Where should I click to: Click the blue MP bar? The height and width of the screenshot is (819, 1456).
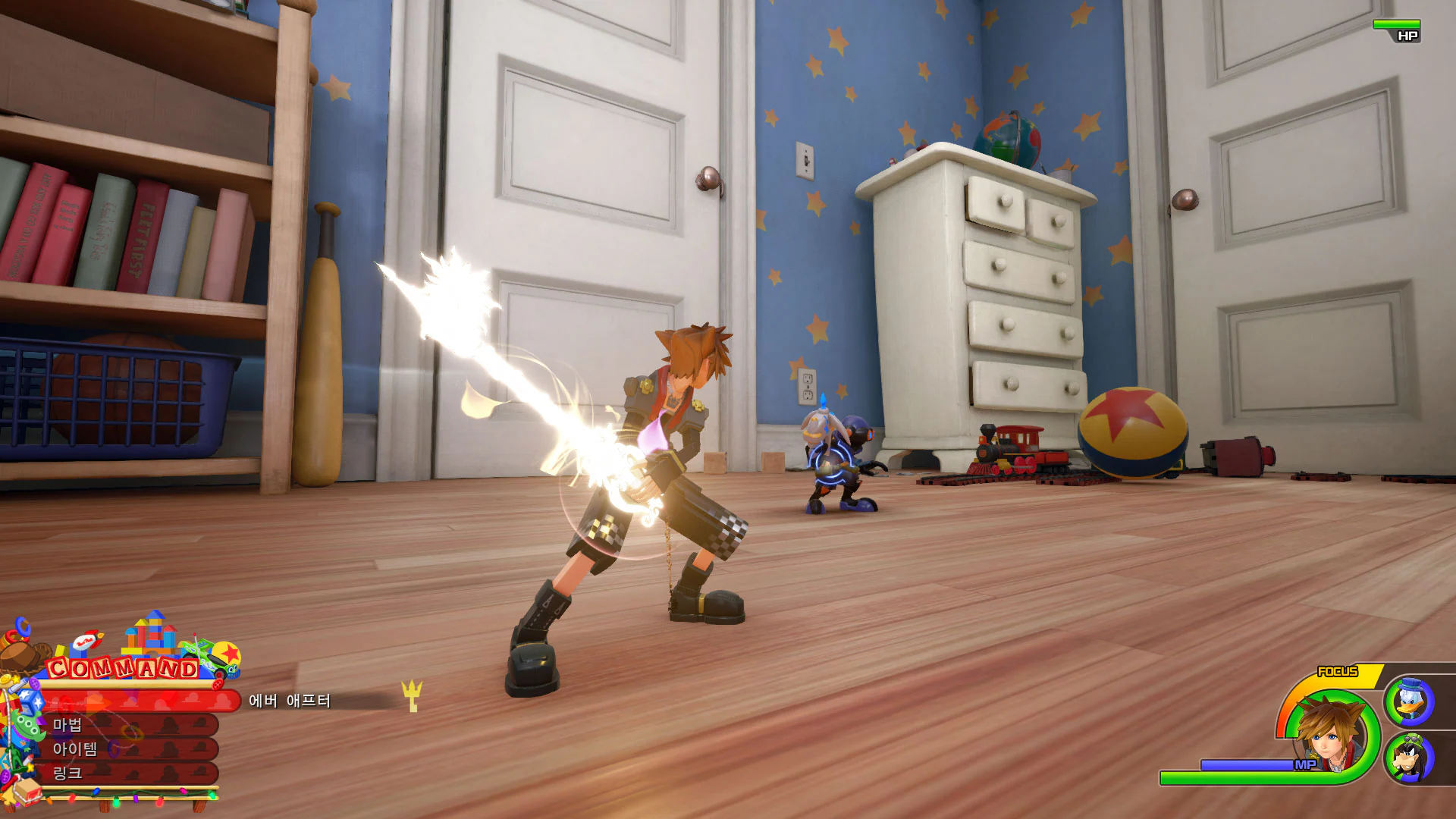1247,765
